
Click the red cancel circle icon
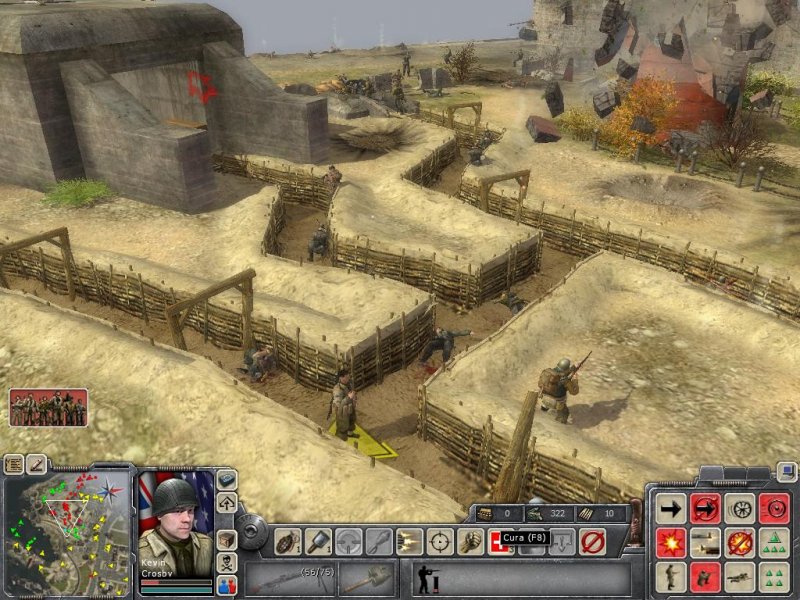[592, 541]
